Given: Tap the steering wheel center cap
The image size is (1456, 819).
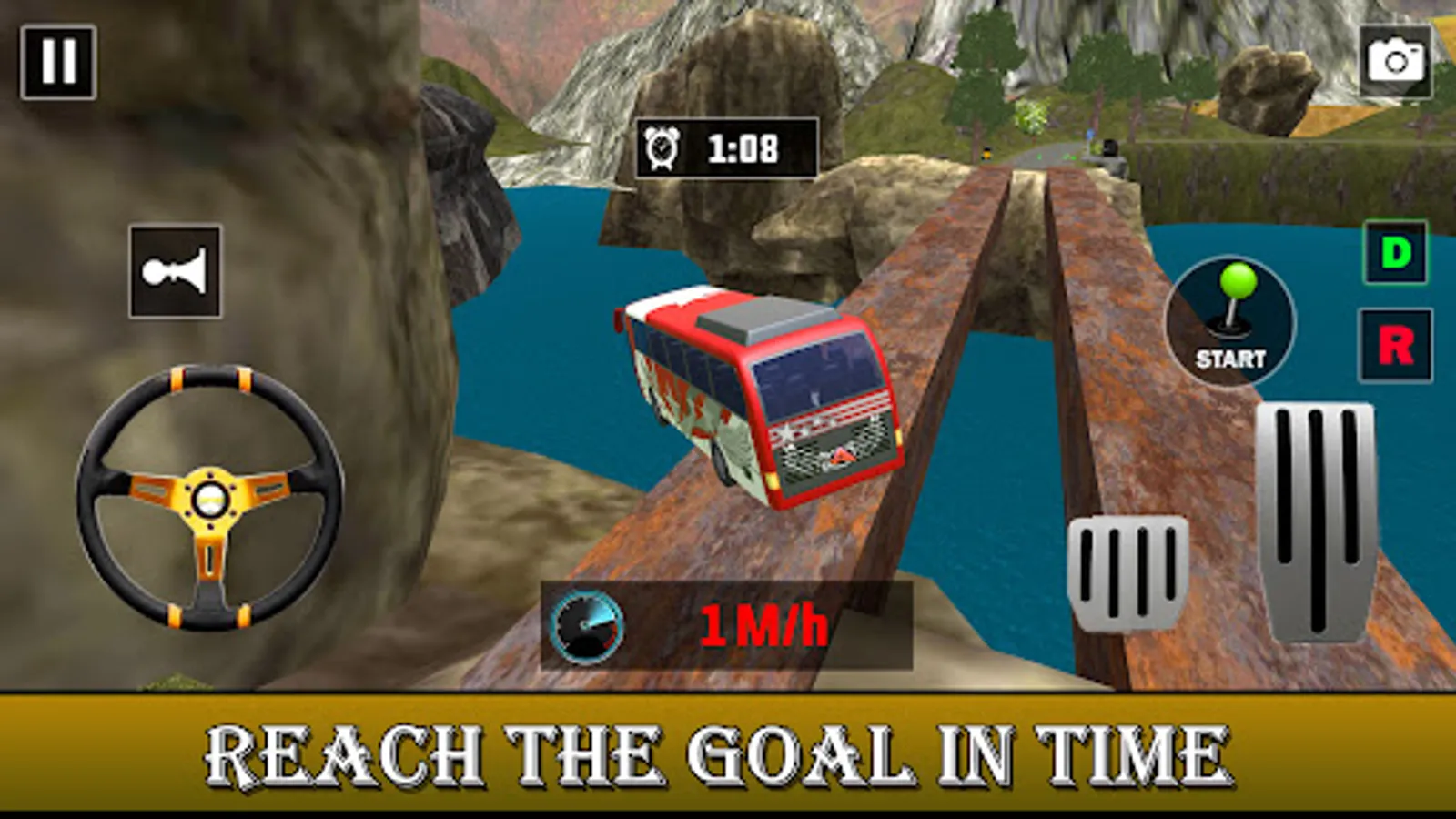Looking at the screenshot, I should 209,499.
